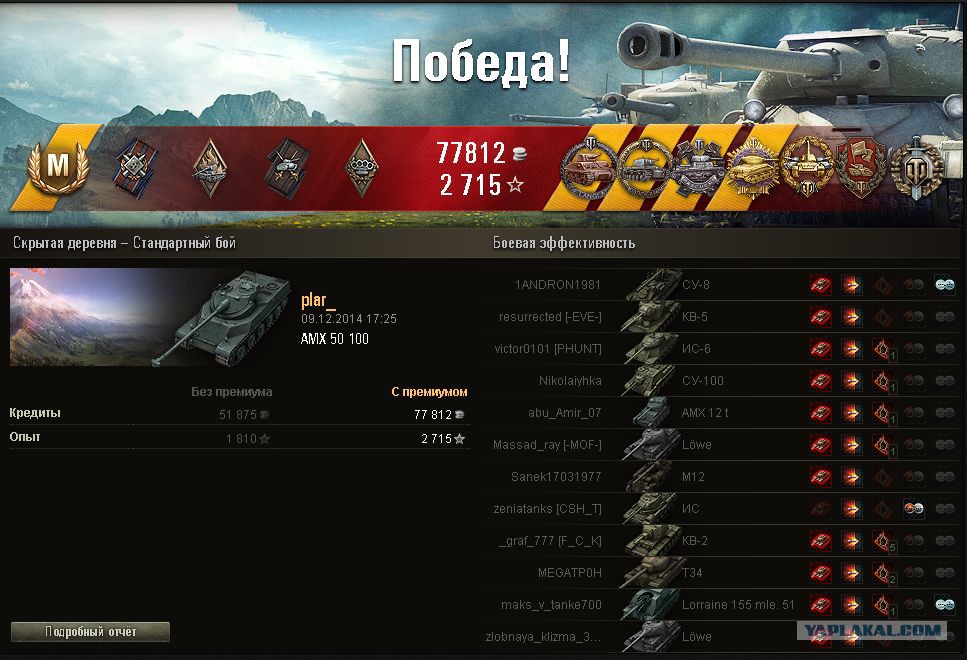The height and width of the screenshot is (660, 967).
Task: Select the zeniatanks [CSH_T] row
Action: coord(550,509)
